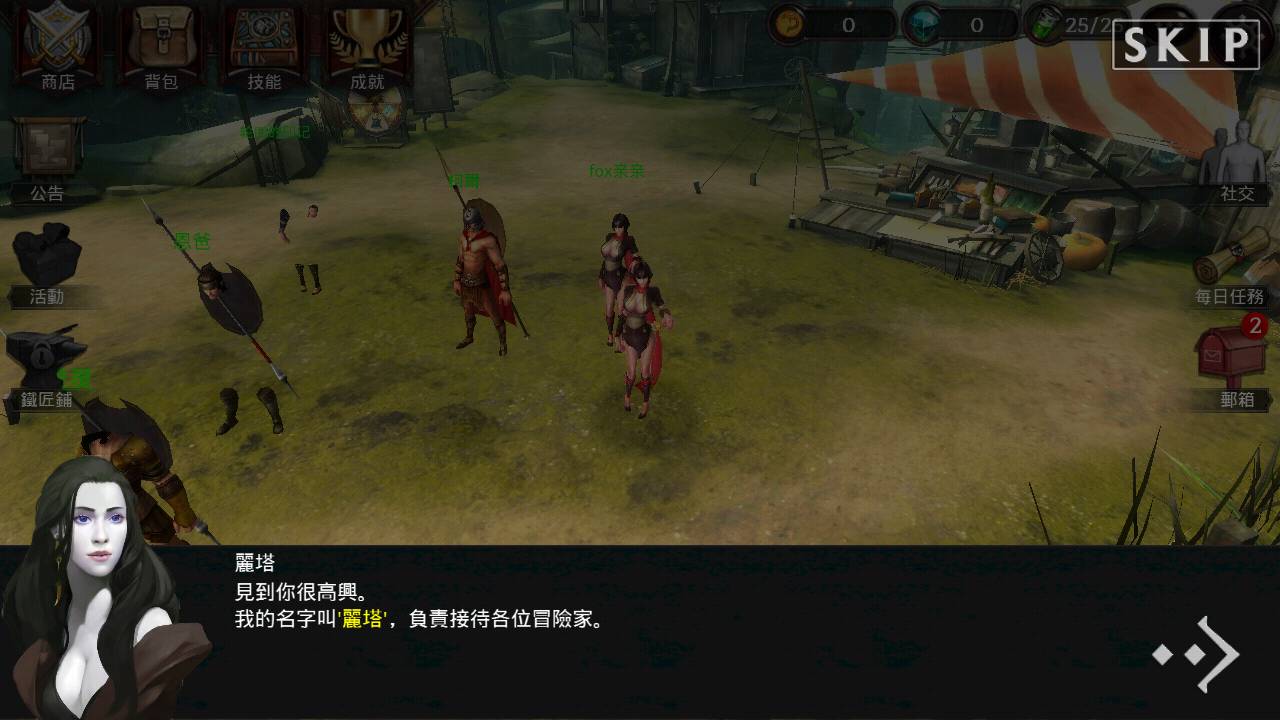Click the gold coin currency icon

click(790, 23)
